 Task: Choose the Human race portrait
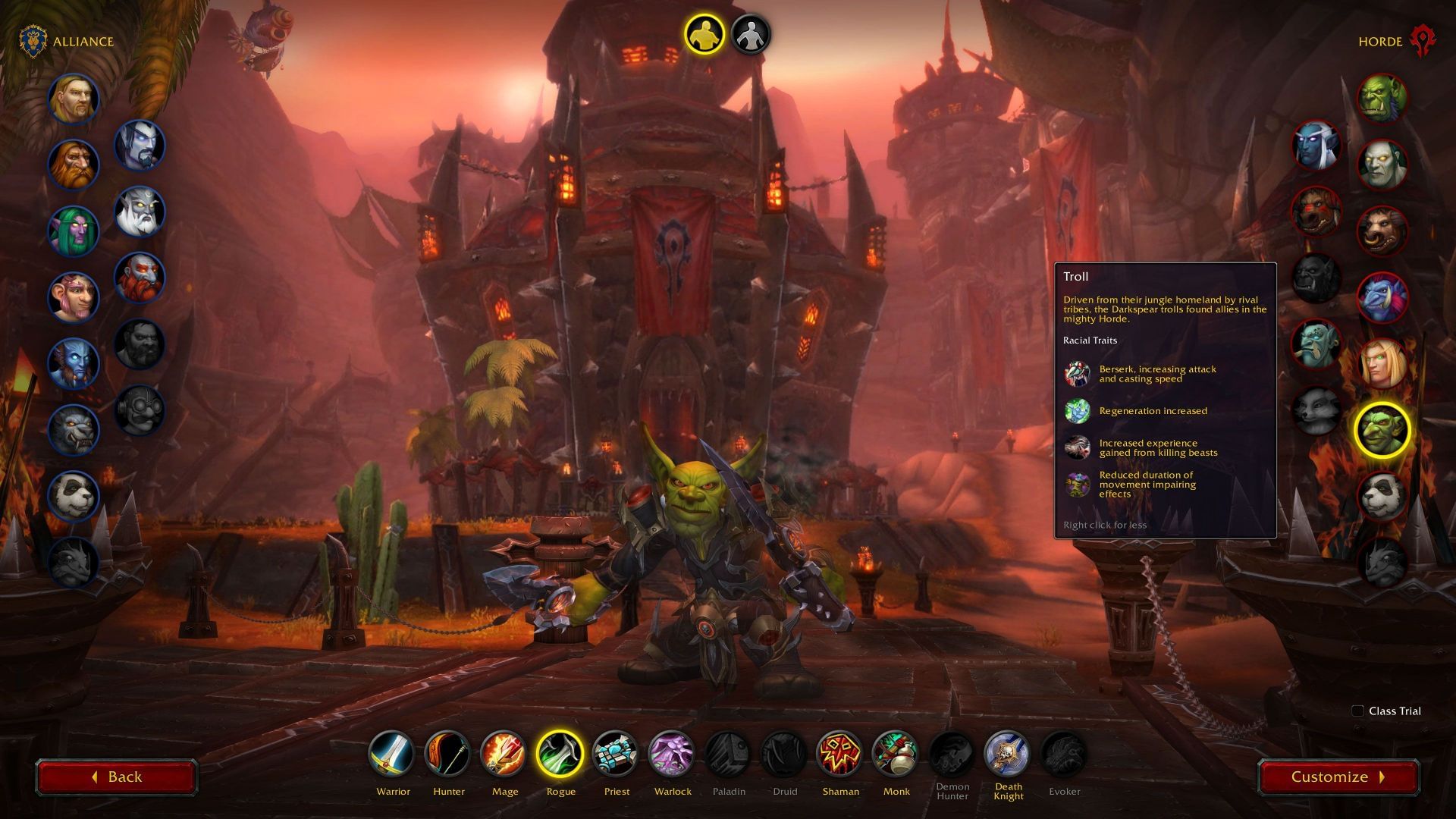point(74,99)
